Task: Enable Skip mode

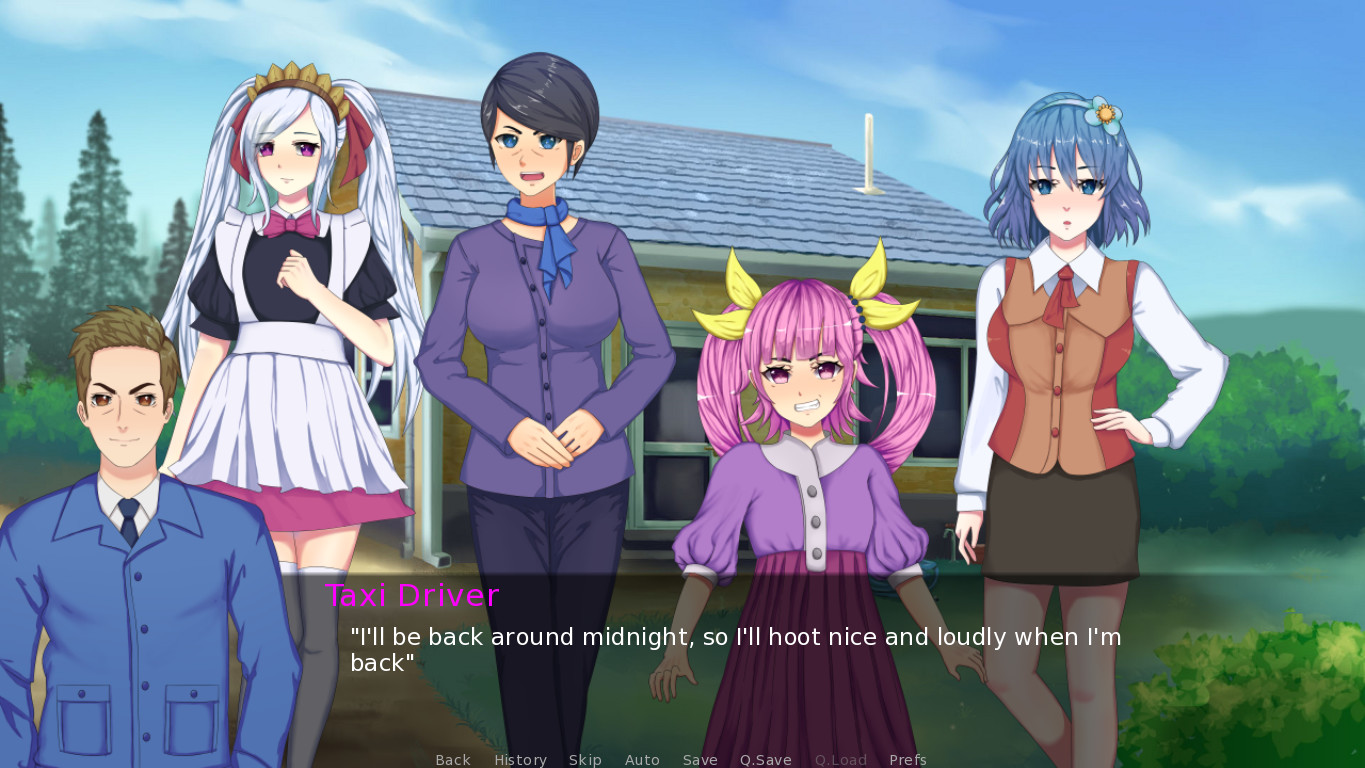Action: click(x=585, y=760)
